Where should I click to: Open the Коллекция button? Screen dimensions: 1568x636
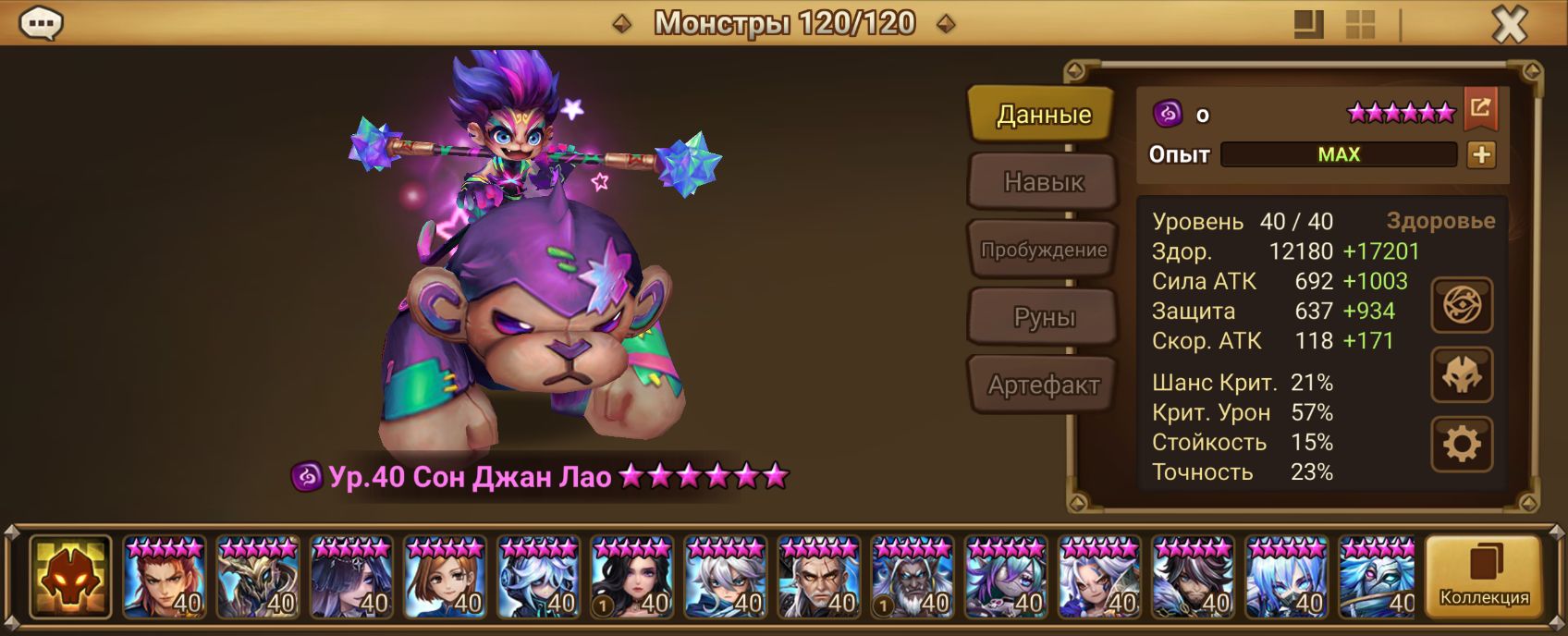click(x=1484, y=577)
